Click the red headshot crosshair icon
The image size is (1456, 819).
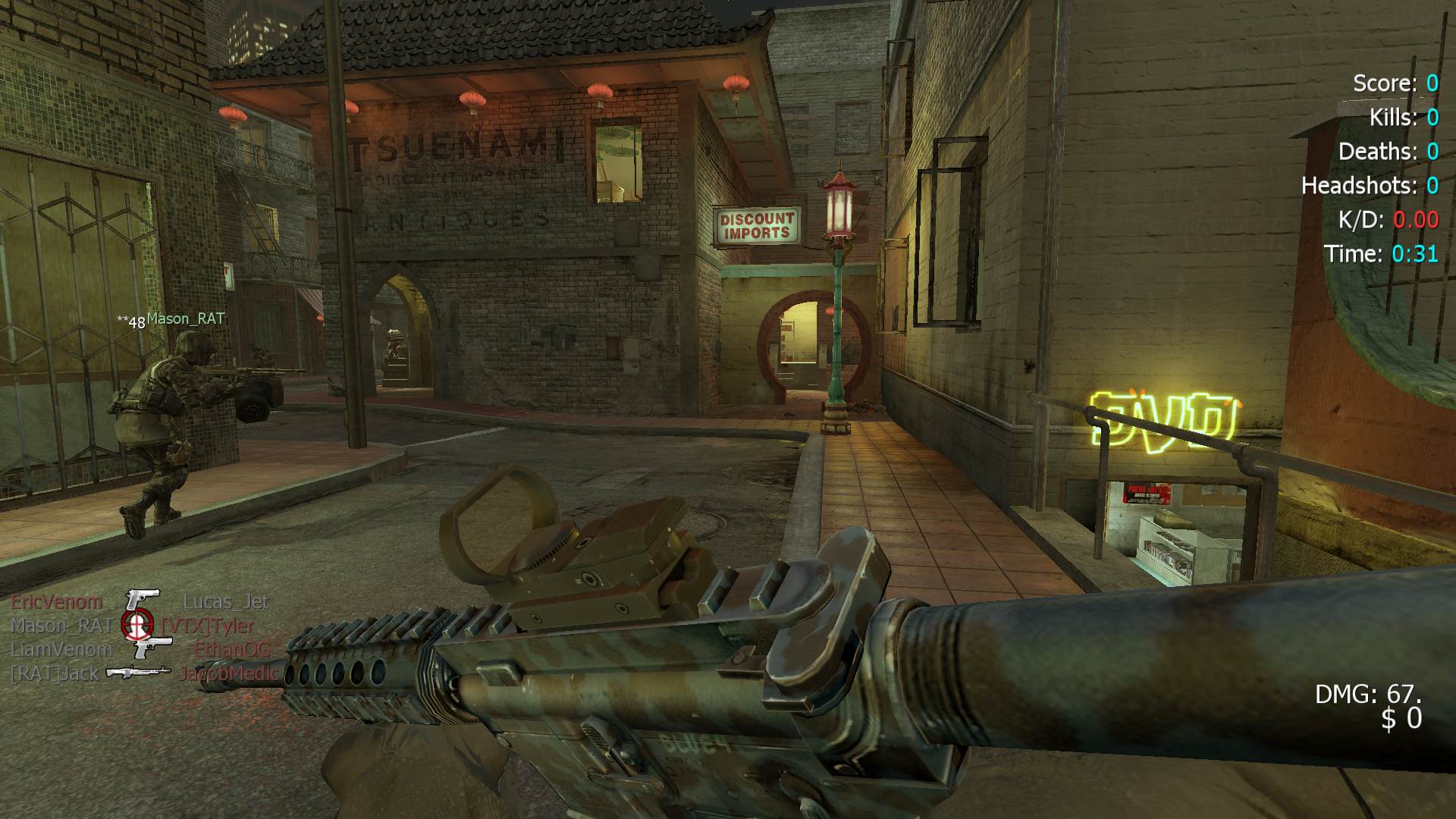(136, 624)
